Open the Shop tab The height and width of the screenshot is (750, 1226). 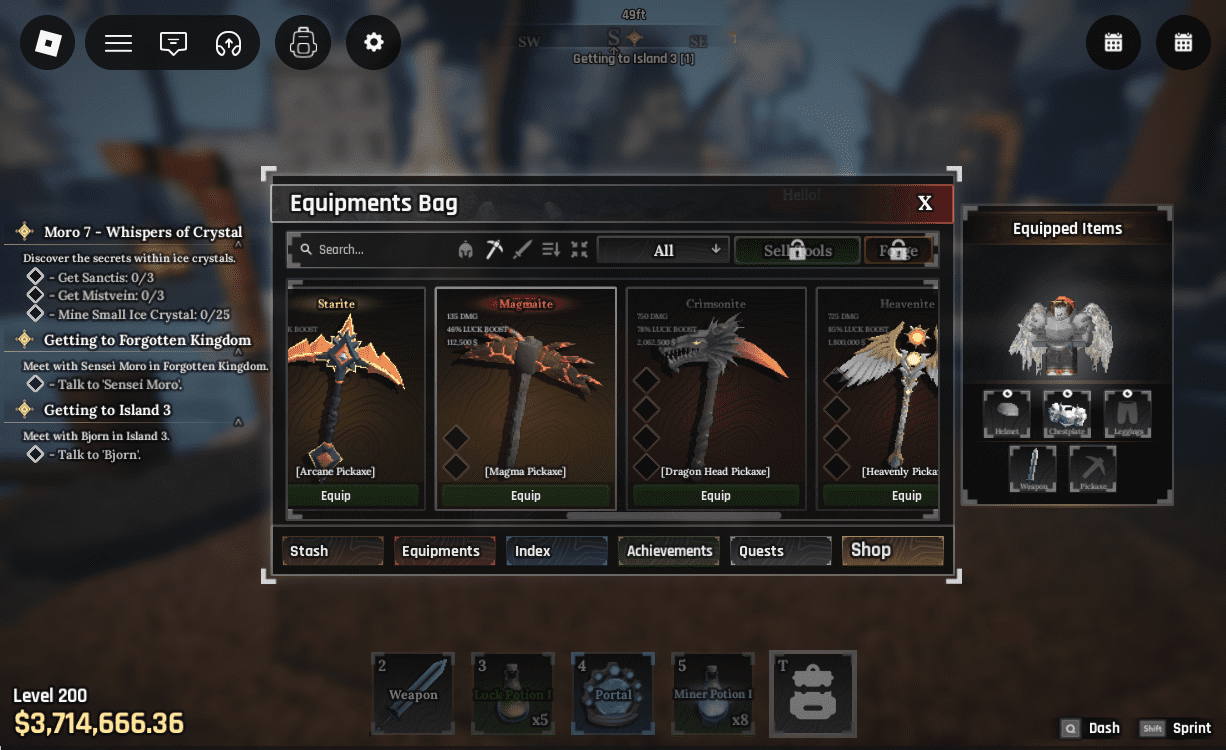tap(892, 550)
